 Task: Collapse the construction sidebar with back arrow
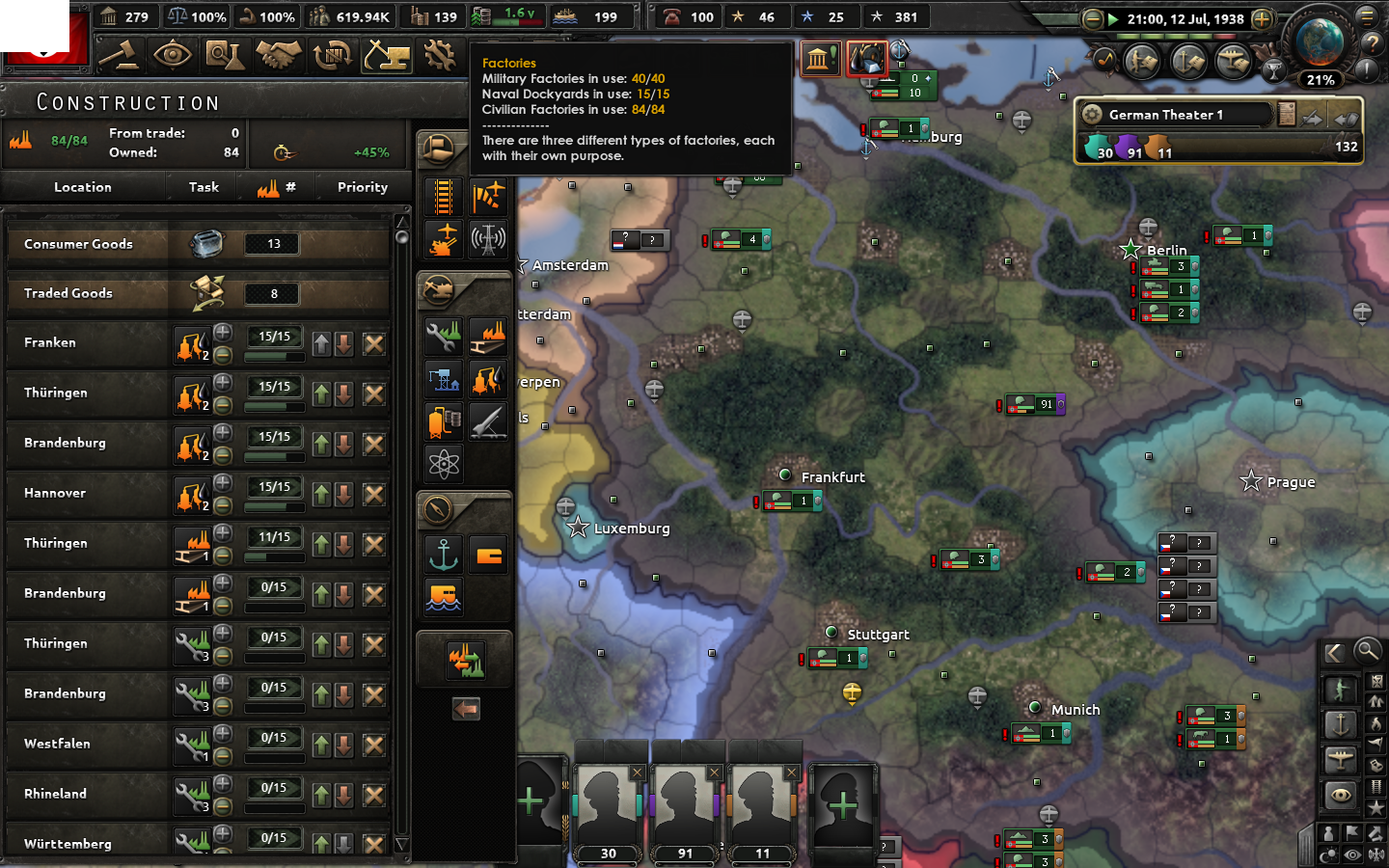coord(466,709)
